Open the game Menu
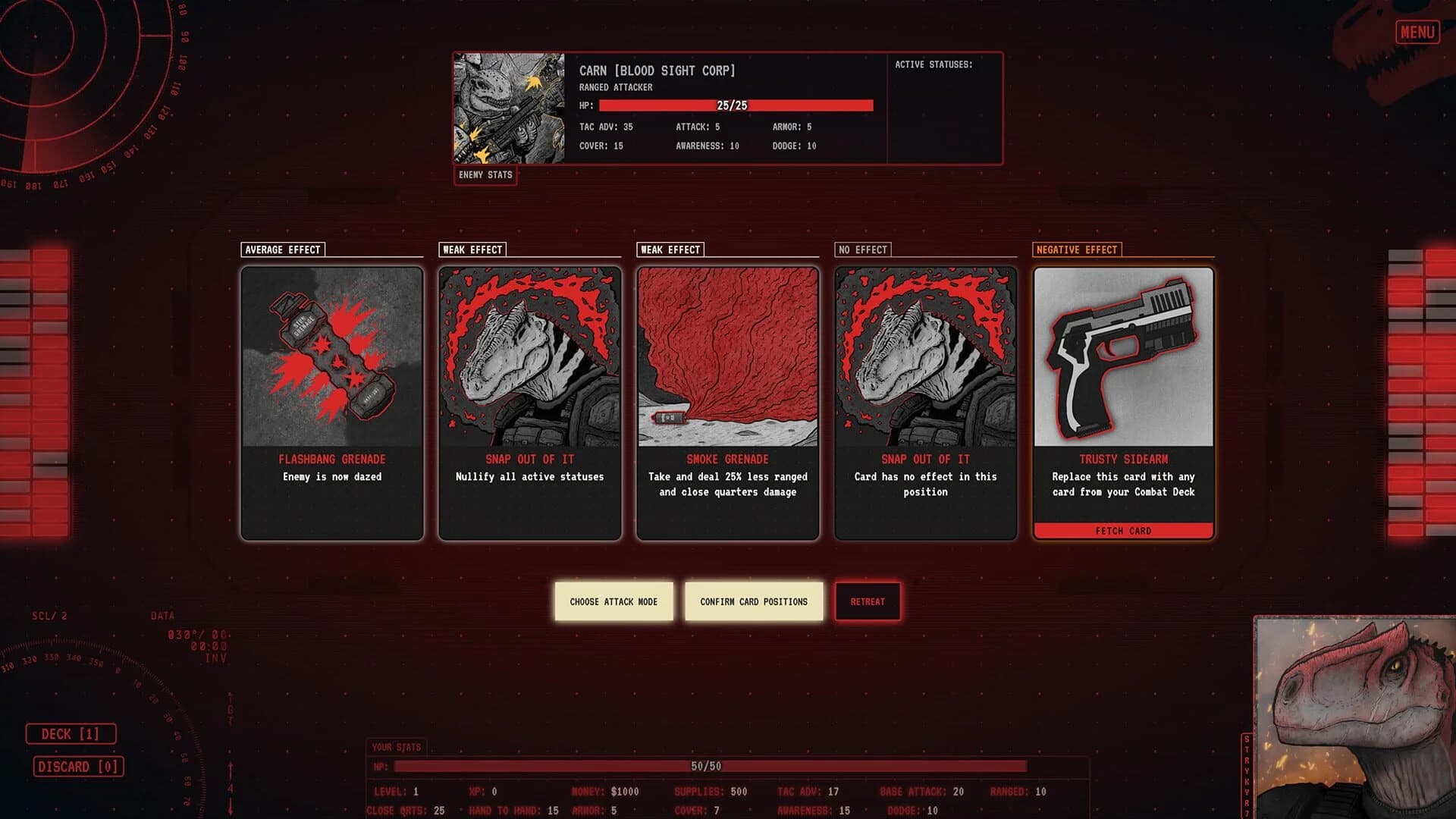1456x819 pixels. click(1417, 32)
